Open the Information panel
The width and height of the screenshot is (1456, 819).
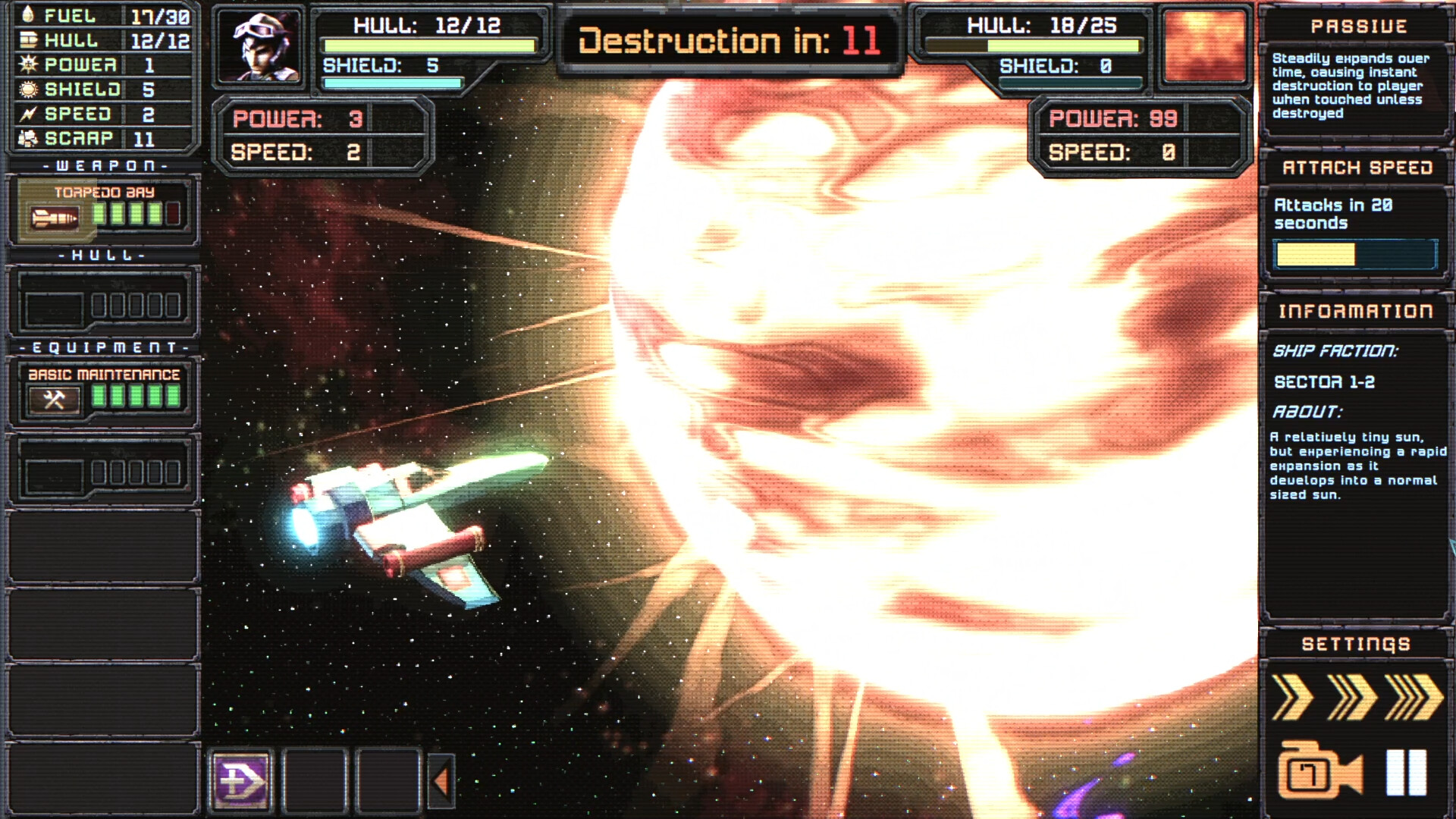[1354, 310]
